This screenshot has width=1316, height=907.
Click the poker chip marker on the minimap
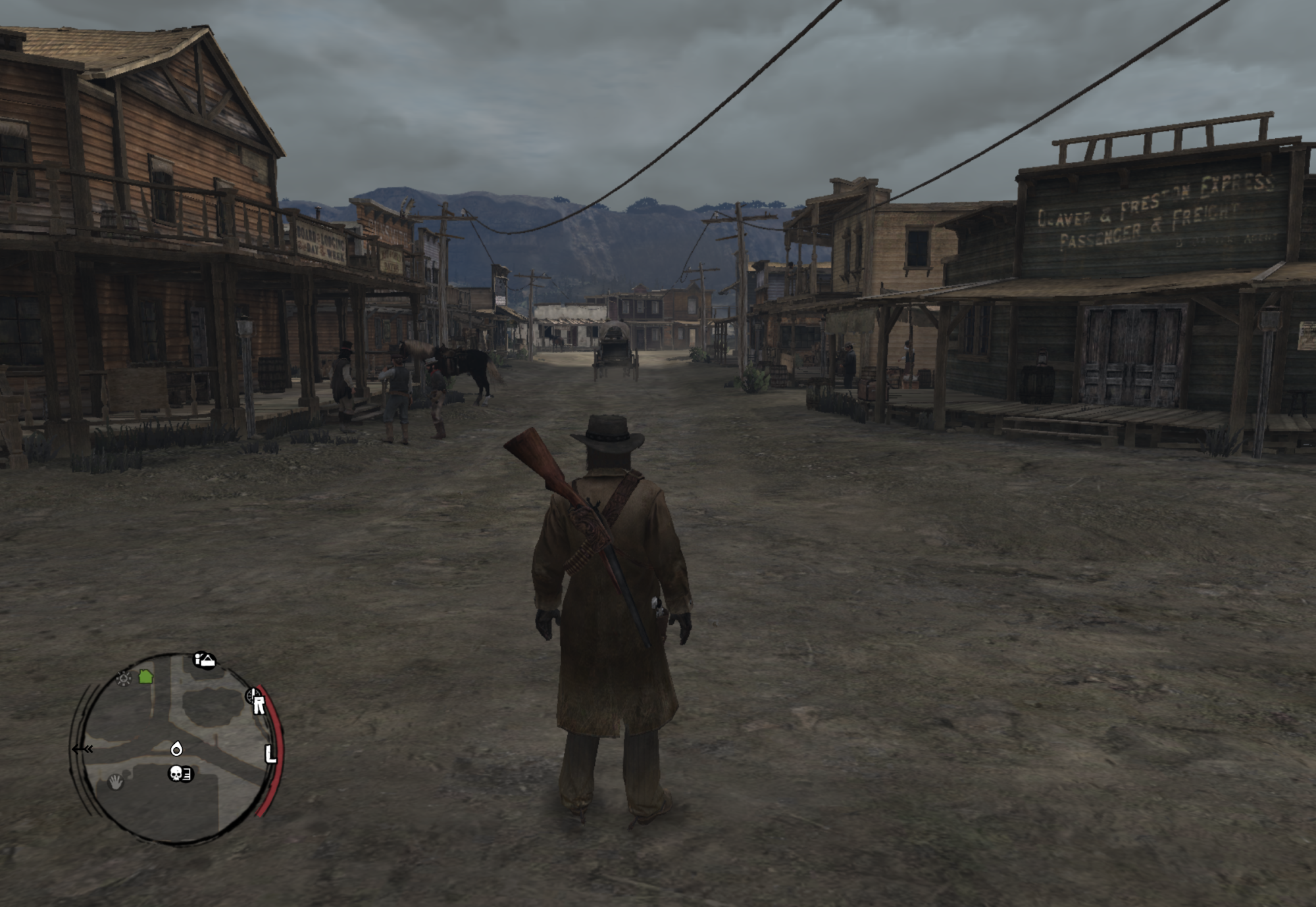[x=124, y=678]
